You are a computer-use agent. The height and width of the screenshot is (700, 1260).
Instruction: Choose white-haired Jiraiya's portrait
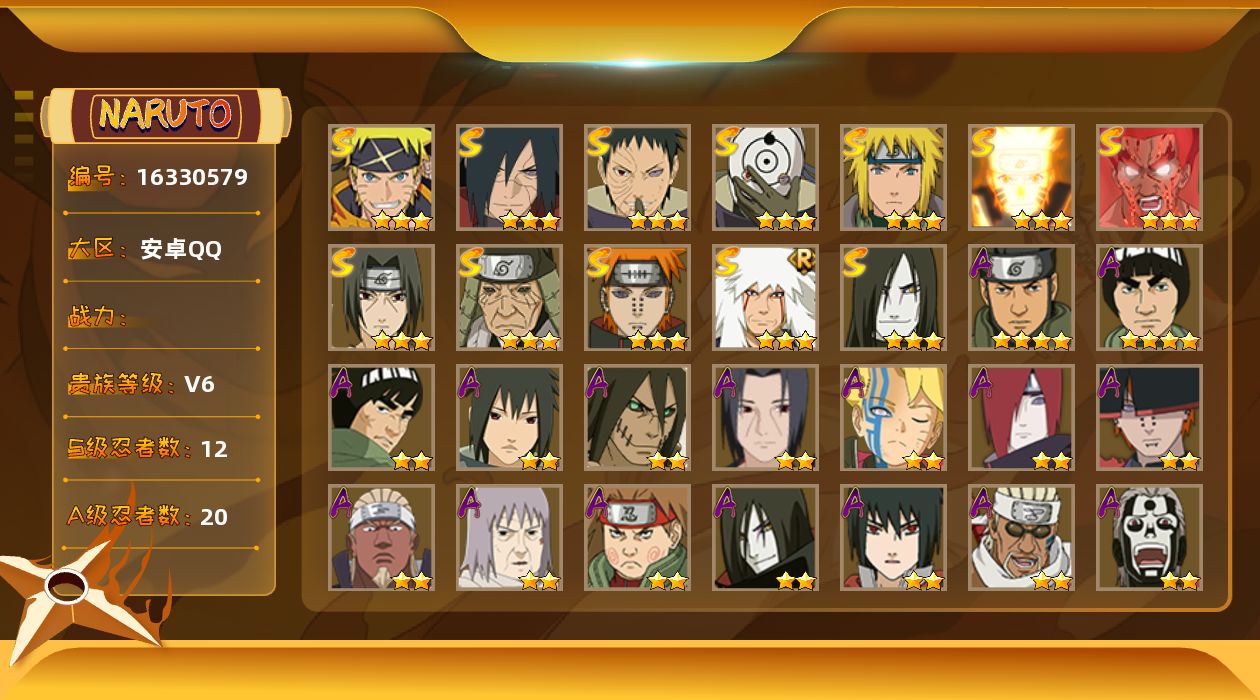(x=765, y=297)
